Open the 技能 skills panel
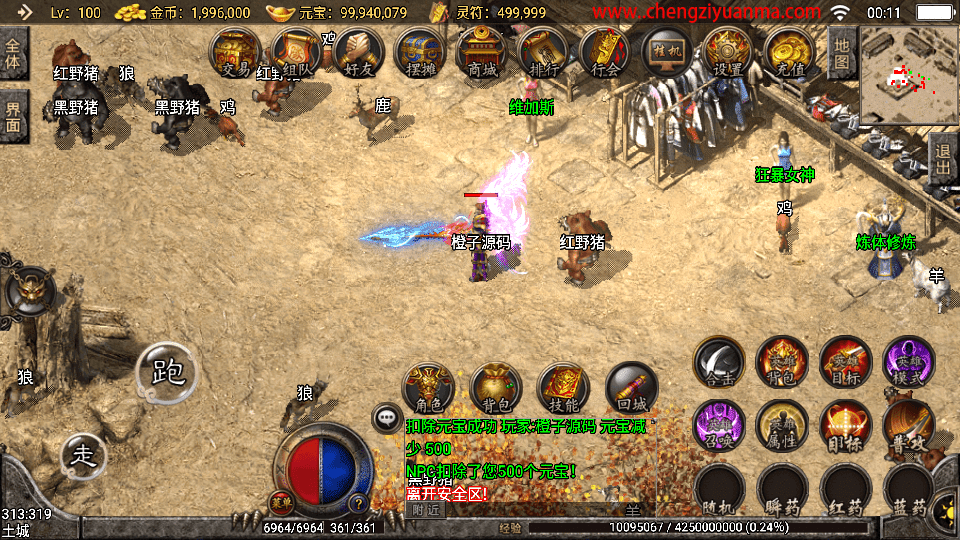The width and height of the screenshot is (960, 540). [x=564, y=389]
